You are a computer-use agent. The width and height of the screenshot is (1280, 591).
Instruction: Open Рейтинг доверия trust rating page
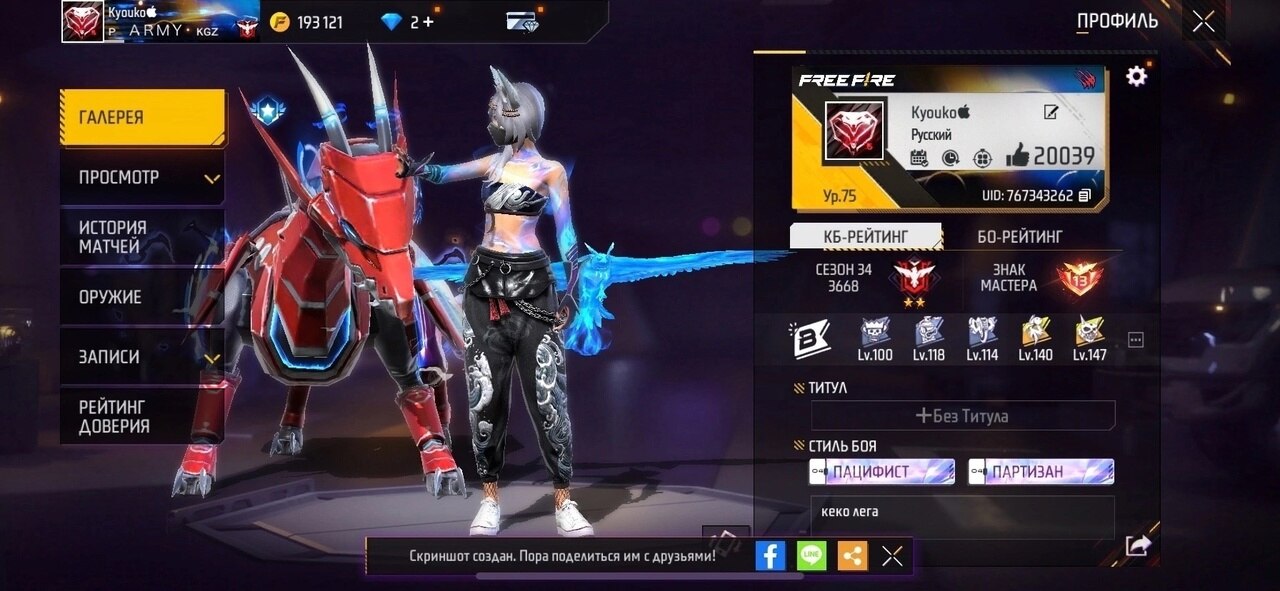tap(142, 416)
